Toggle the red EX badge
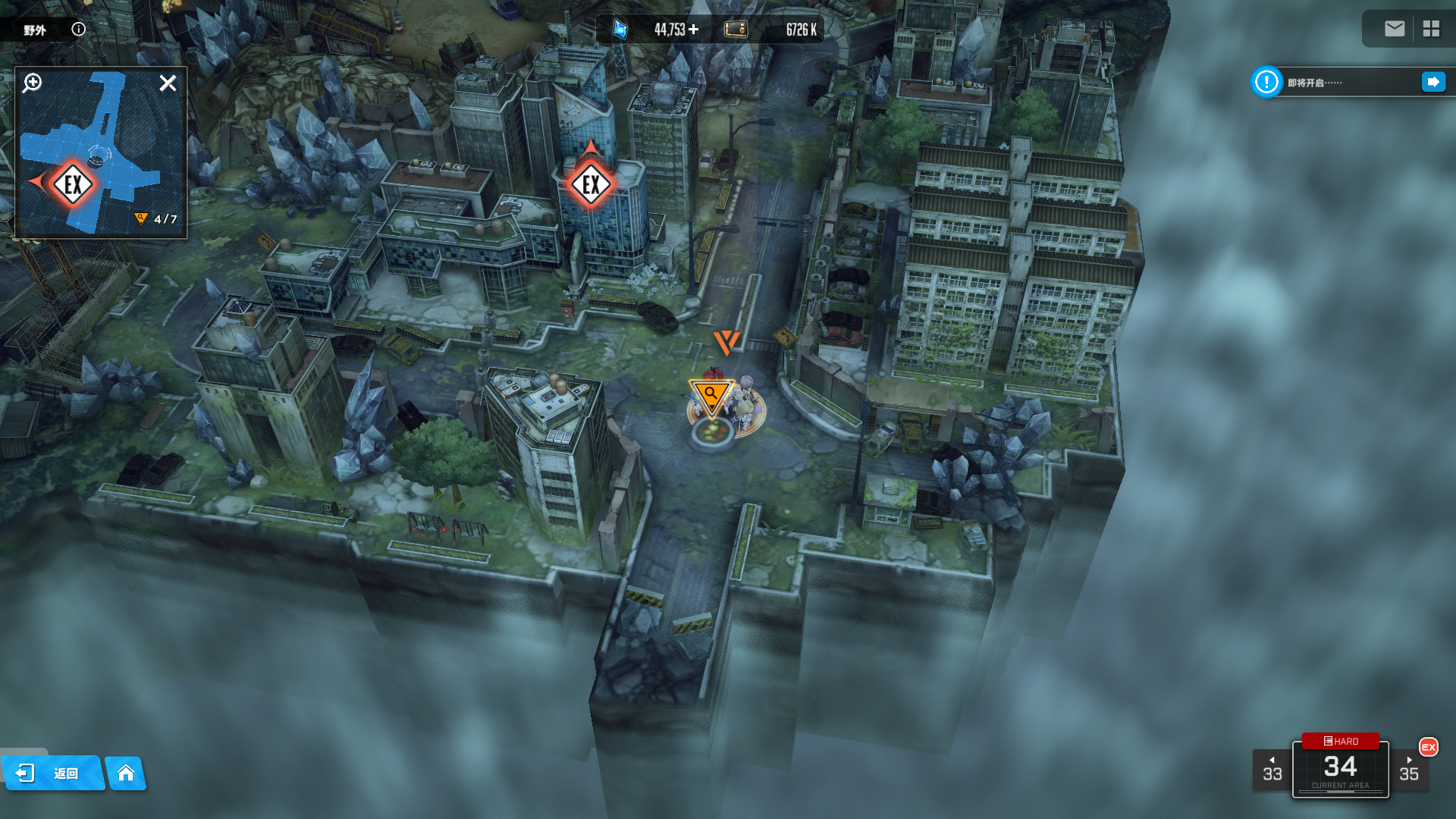1456x819 pixels. [x=1429, y=747]
